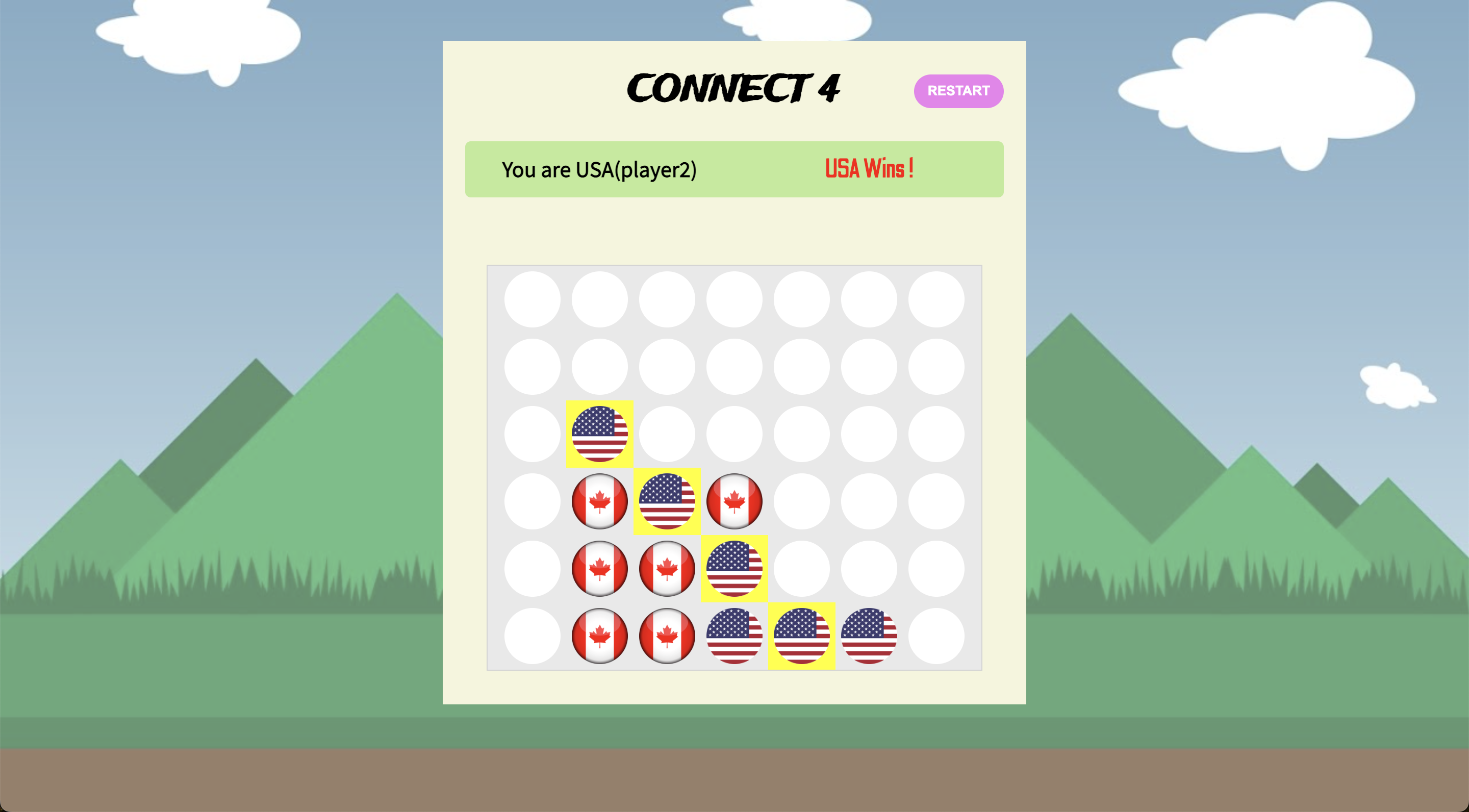Select the Canada flag disc in the middle row
Screen dimensions: 1469x812
pyautogui.click(x=599, y=501)
